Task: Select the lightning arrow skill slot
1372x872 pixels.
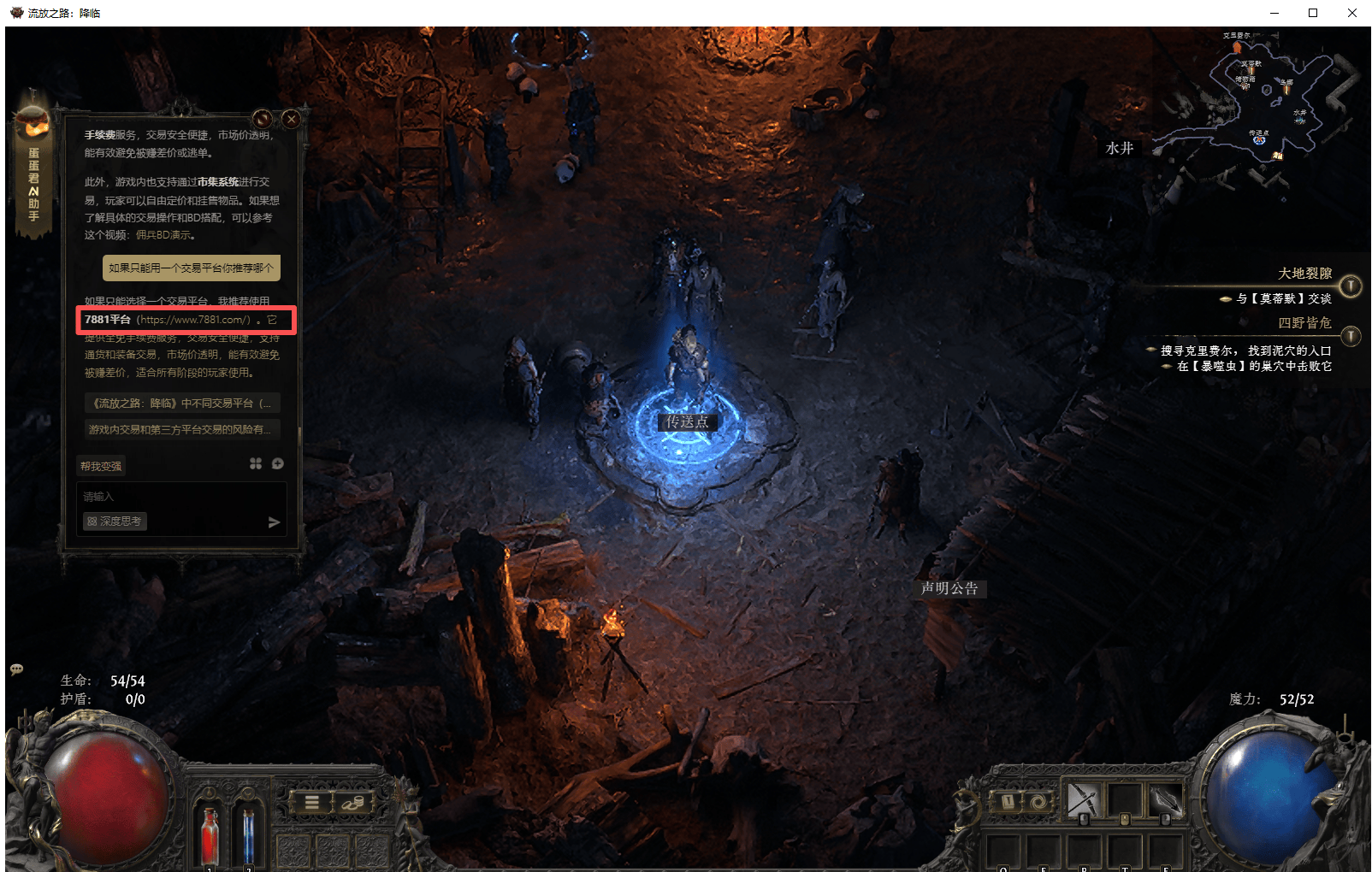Action: 1163,801
